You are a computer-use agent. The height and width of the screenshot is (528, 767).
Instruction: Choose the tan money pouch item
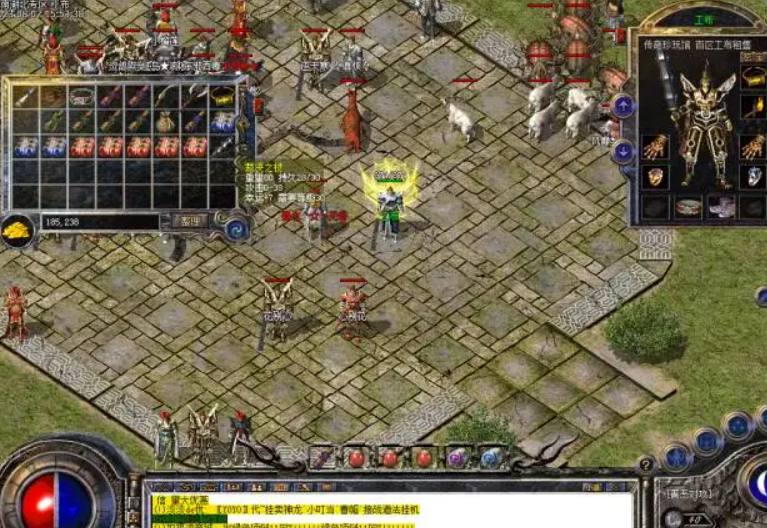166,122
